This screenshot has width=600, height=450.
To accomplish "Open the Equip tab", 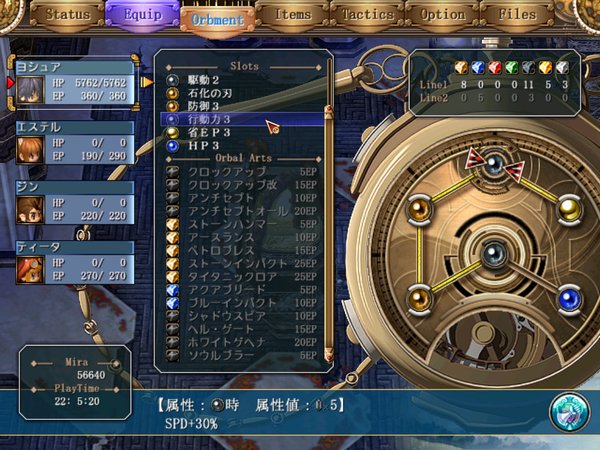I will pos(142,16).
